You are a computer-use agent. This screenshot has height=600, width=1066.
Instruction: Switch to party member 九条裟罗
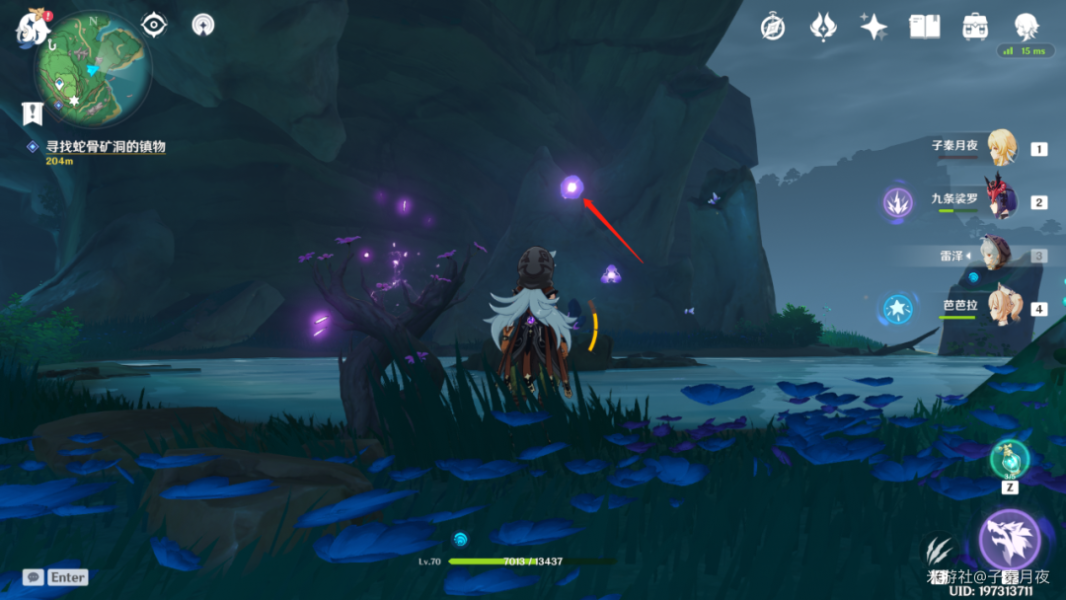1001,200
